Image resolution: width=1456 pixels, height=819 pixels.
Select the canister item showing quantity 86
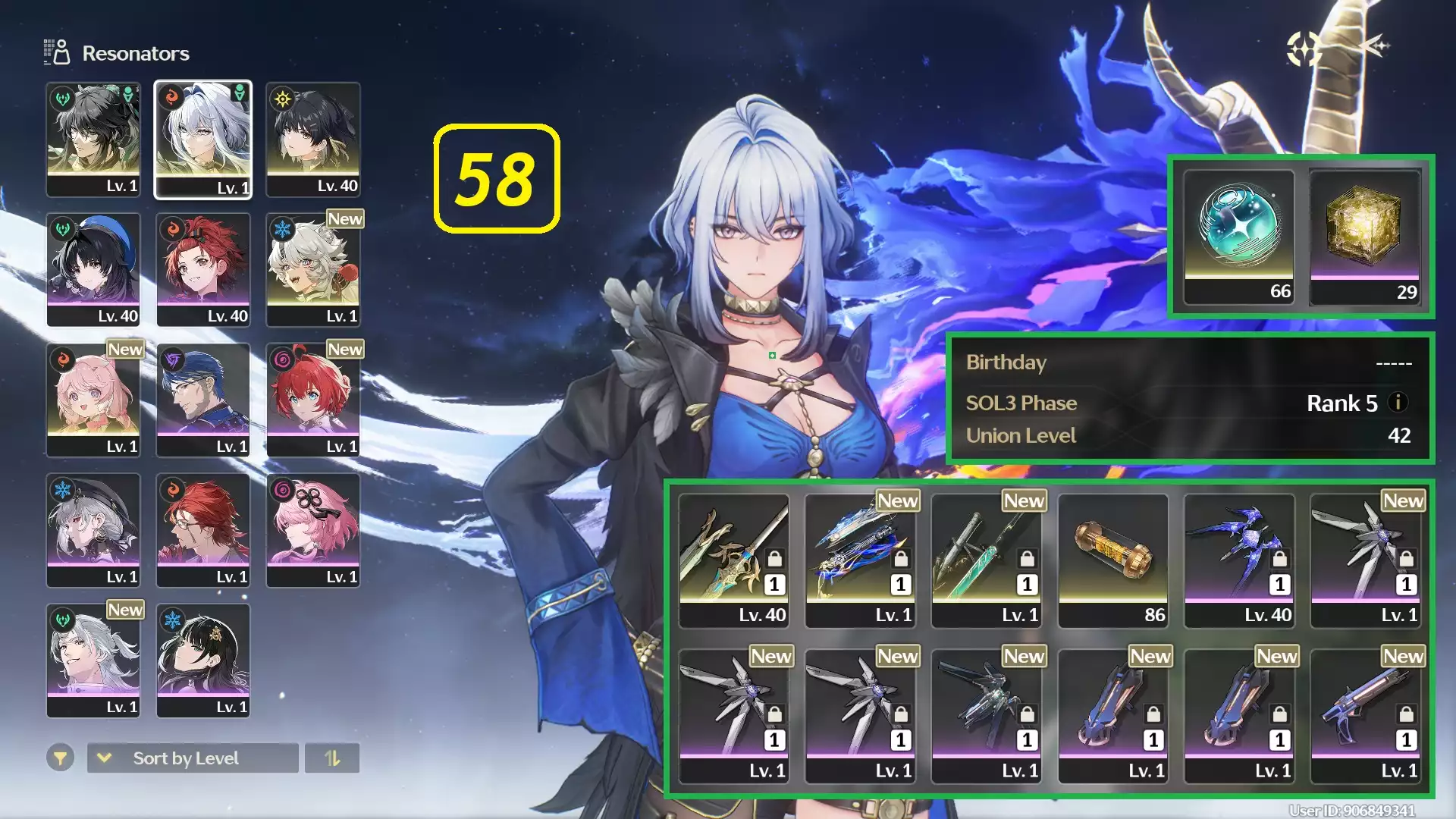(x=1112, y=557)
